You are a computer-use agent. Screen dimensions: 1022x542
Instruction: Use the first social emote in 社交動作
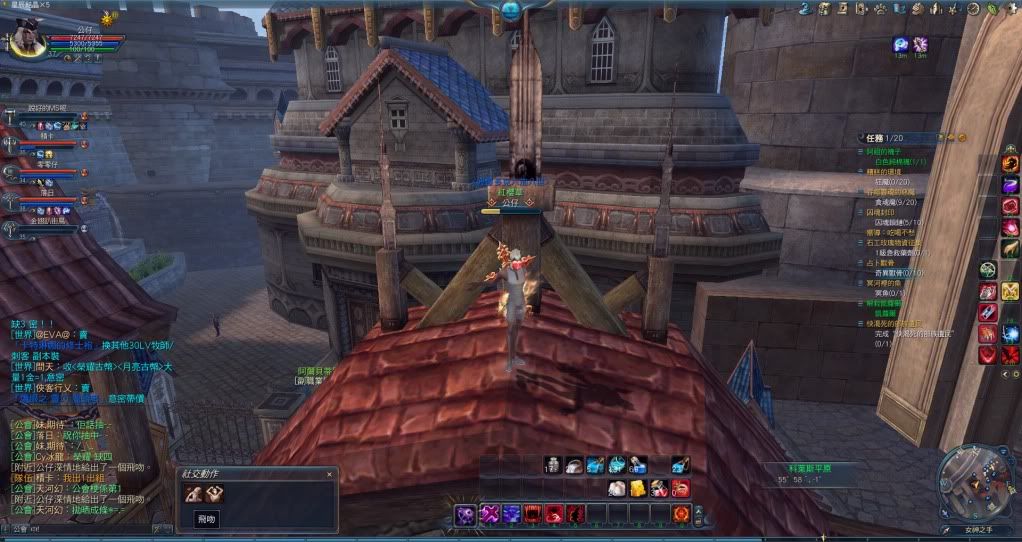[191, 493]
